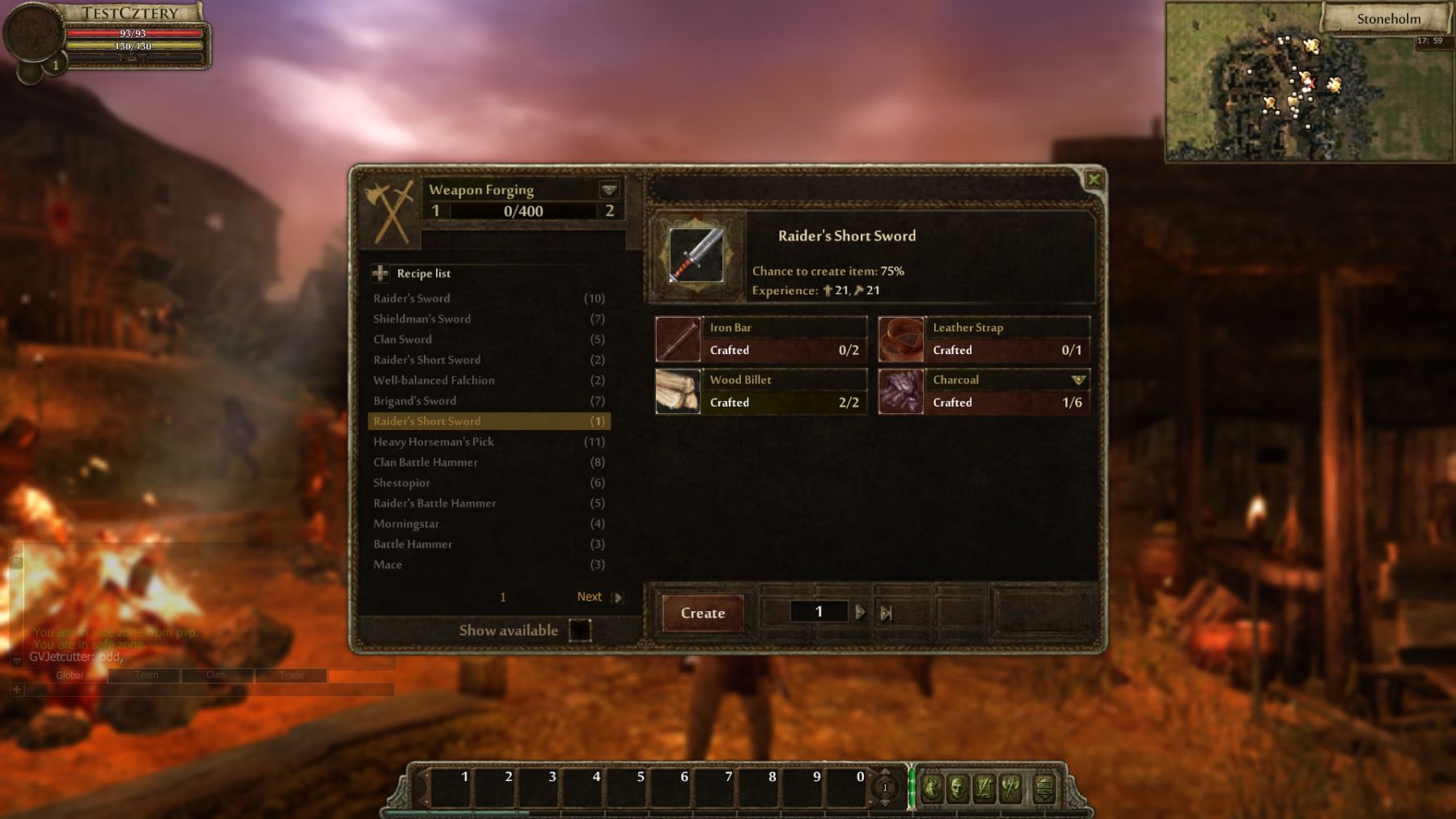Open the Weapon Forging profession dropdown

pos(609,190)
